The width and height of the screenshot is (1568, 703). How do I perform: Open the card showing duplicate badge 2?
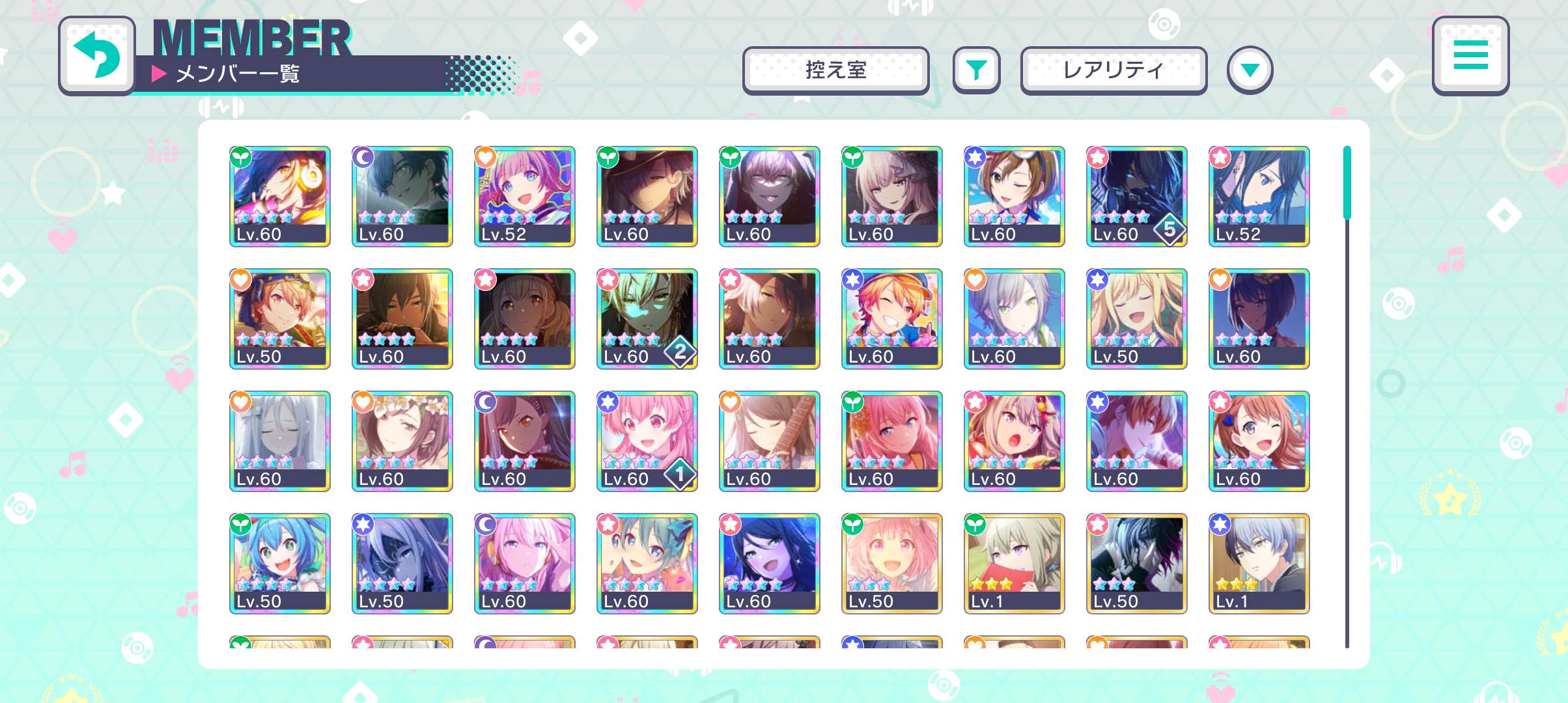[x=647, y=319]
